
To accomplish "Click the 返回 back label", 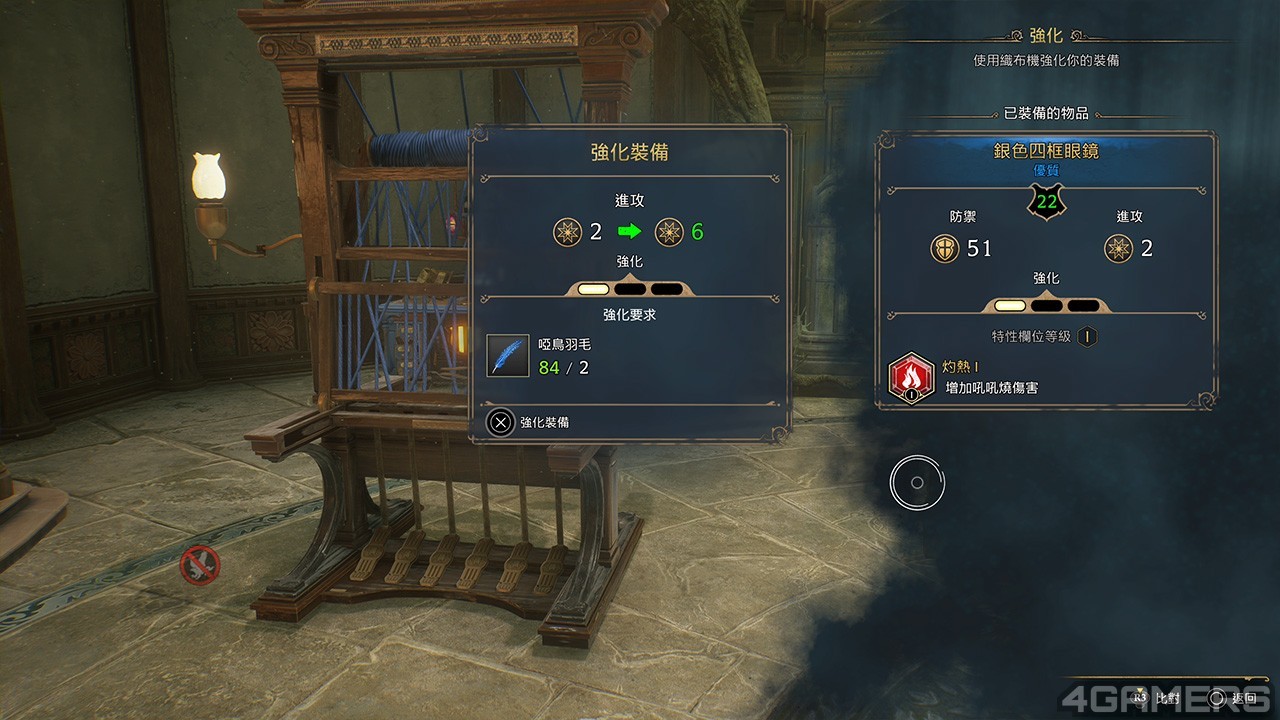I will click(x=1244, y=698).
